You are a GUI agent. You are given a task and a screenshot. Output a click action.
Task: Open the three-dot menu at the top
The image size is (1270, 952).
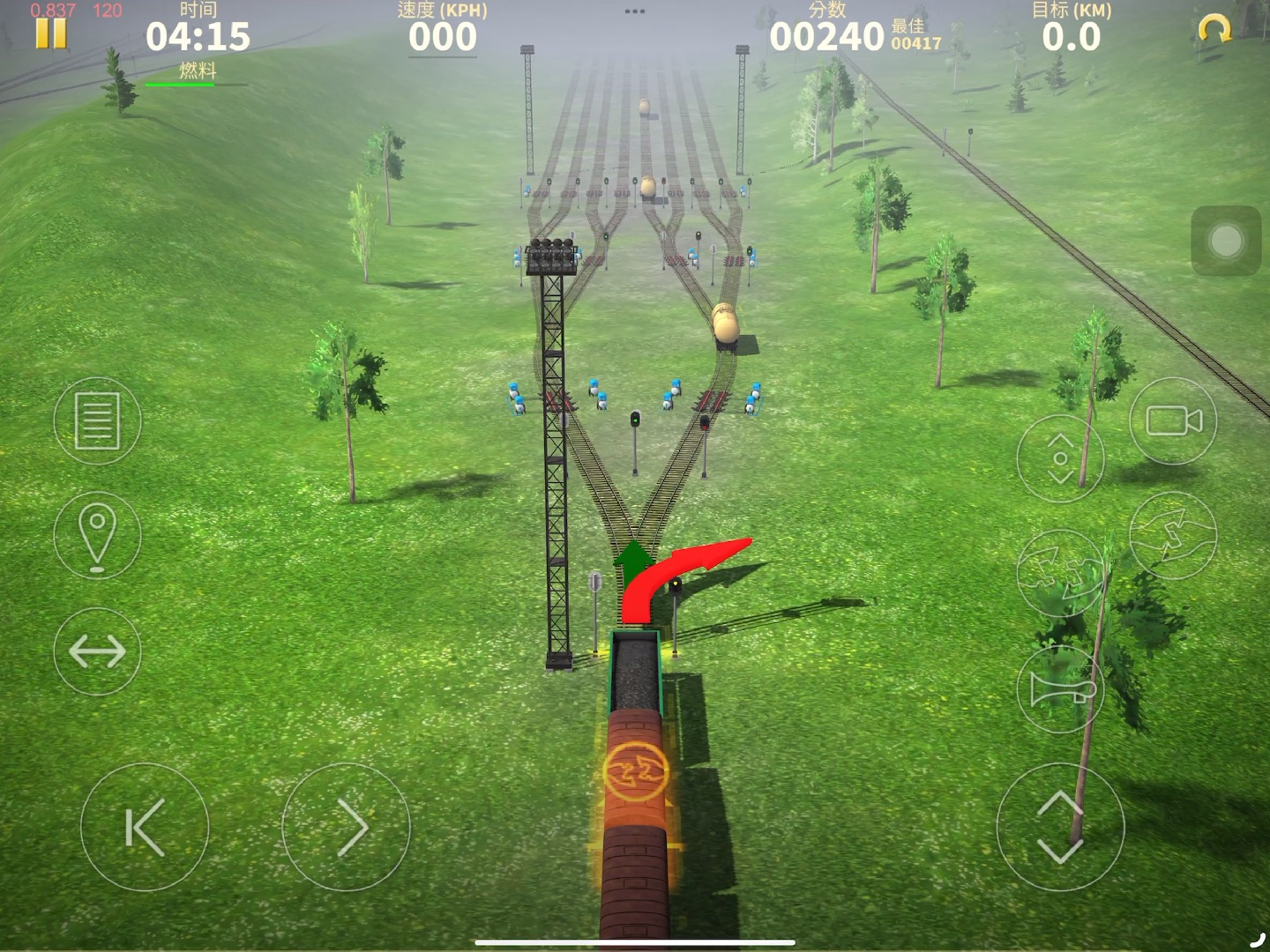(635, 11)
